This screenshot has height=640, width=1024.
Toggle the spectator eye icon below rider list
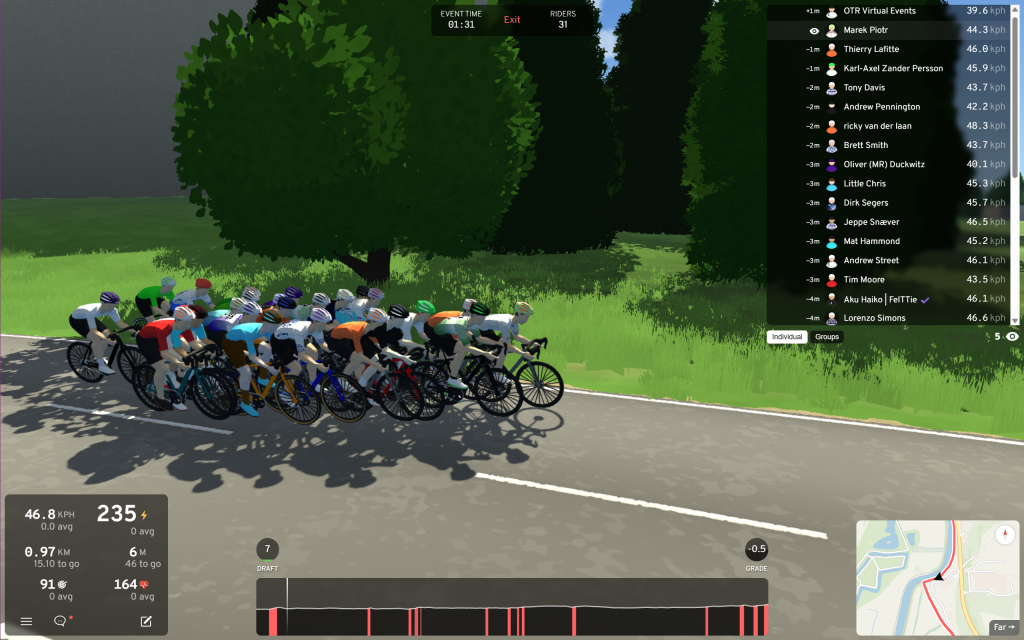click(x=1012, y=337)
